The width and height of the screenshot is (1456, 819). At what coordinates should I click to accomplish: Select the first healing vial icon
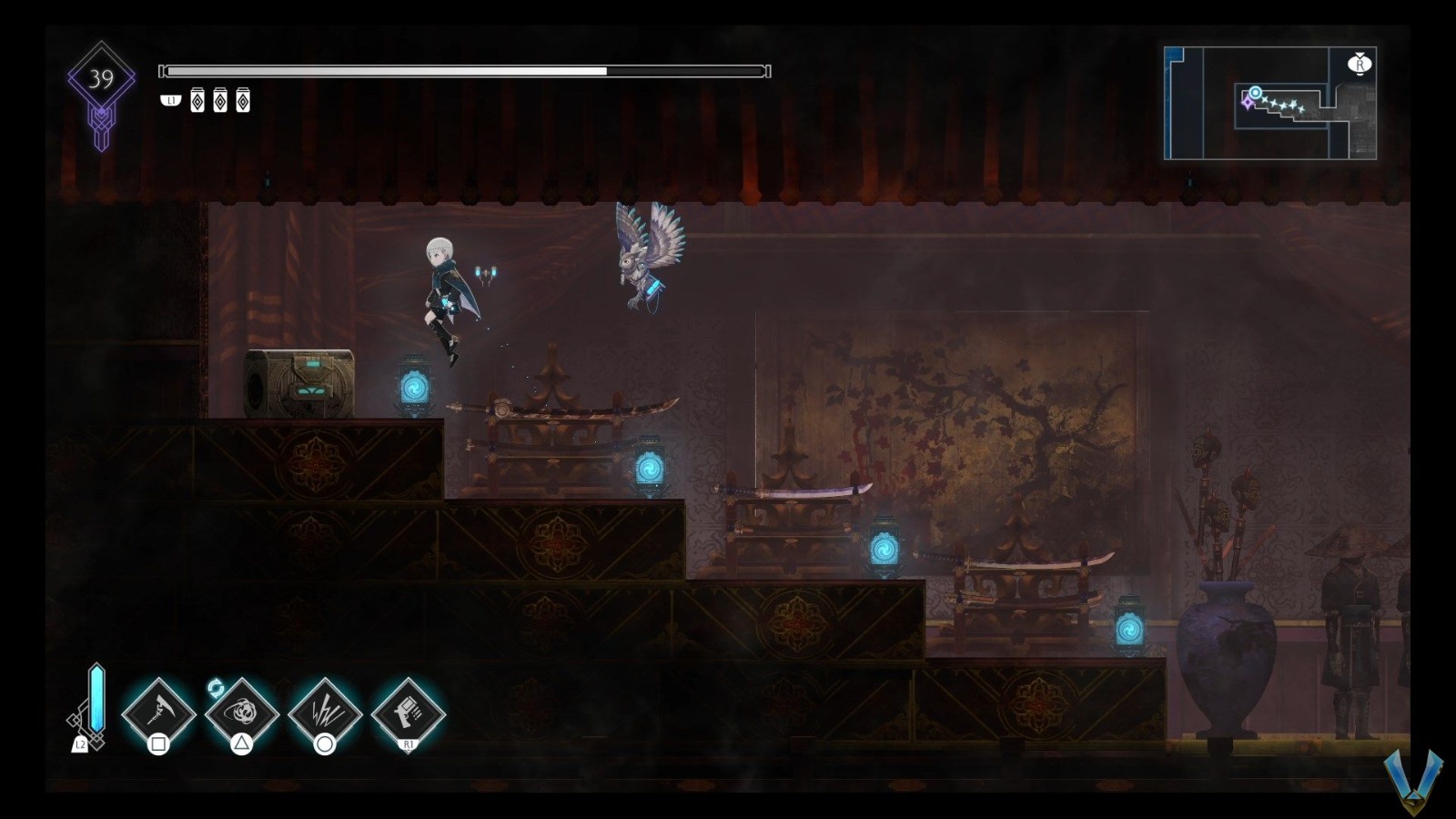pyautogui.click(x=197, y=102)
